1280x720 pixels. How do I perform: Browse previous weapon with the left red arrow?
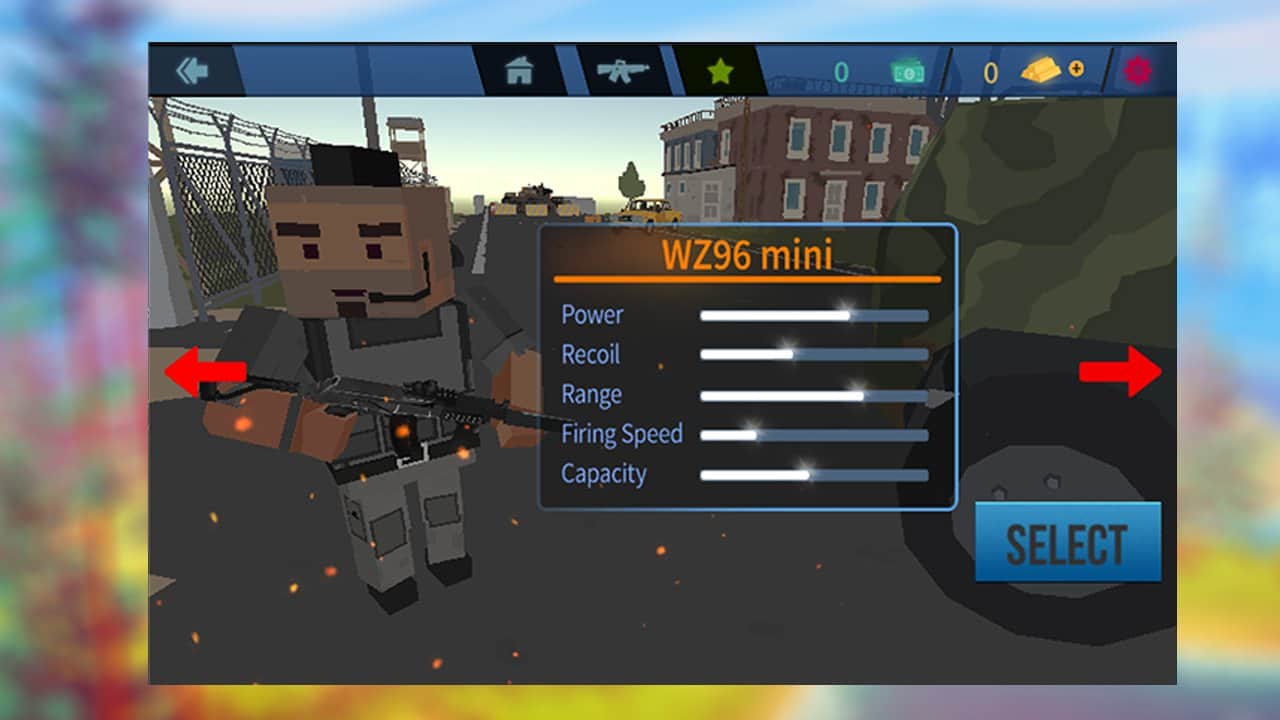click(x=207, y=373)
